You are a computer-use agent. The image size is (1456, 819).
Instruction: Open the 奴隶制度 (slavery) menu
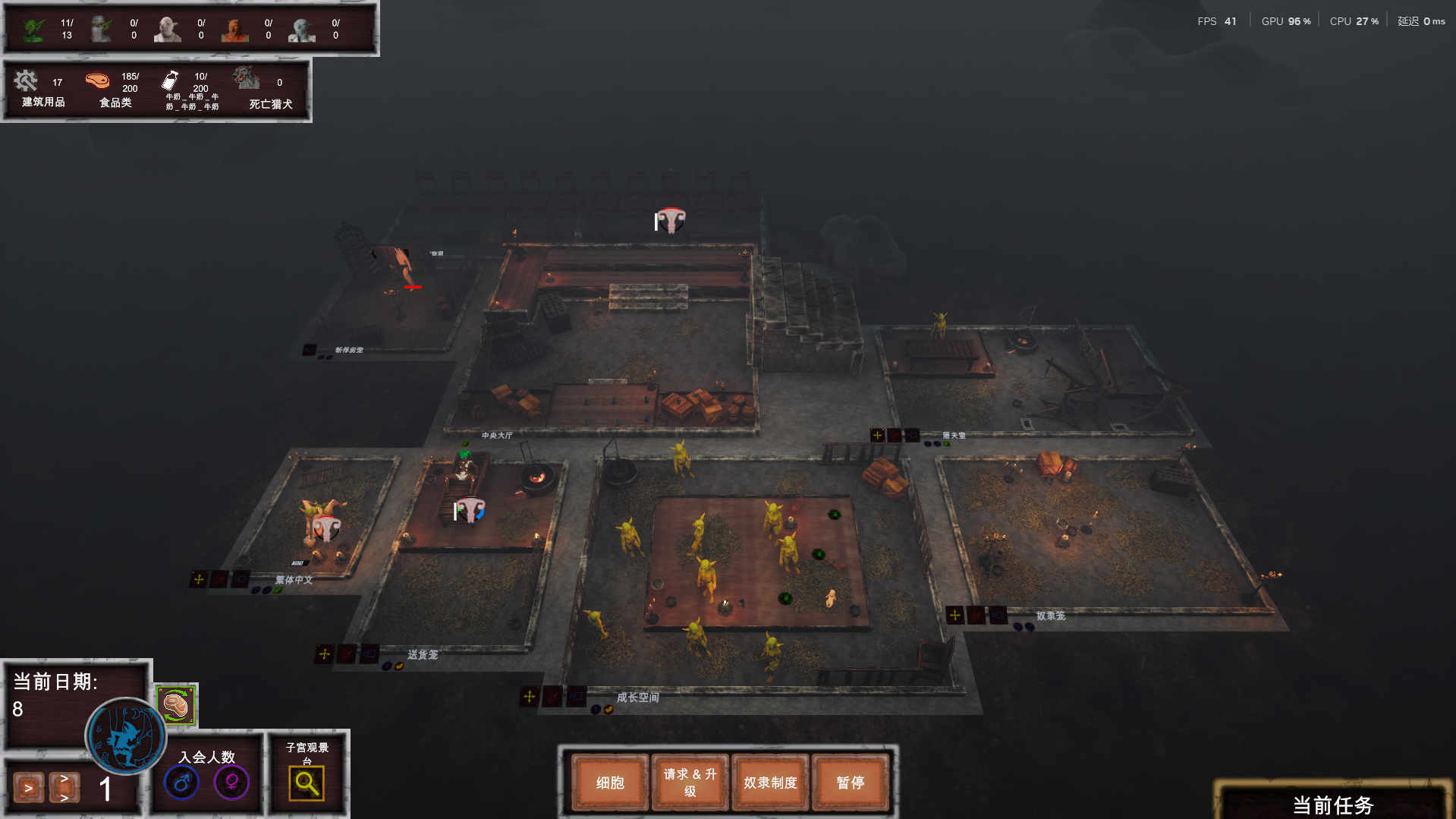point(770,783)
